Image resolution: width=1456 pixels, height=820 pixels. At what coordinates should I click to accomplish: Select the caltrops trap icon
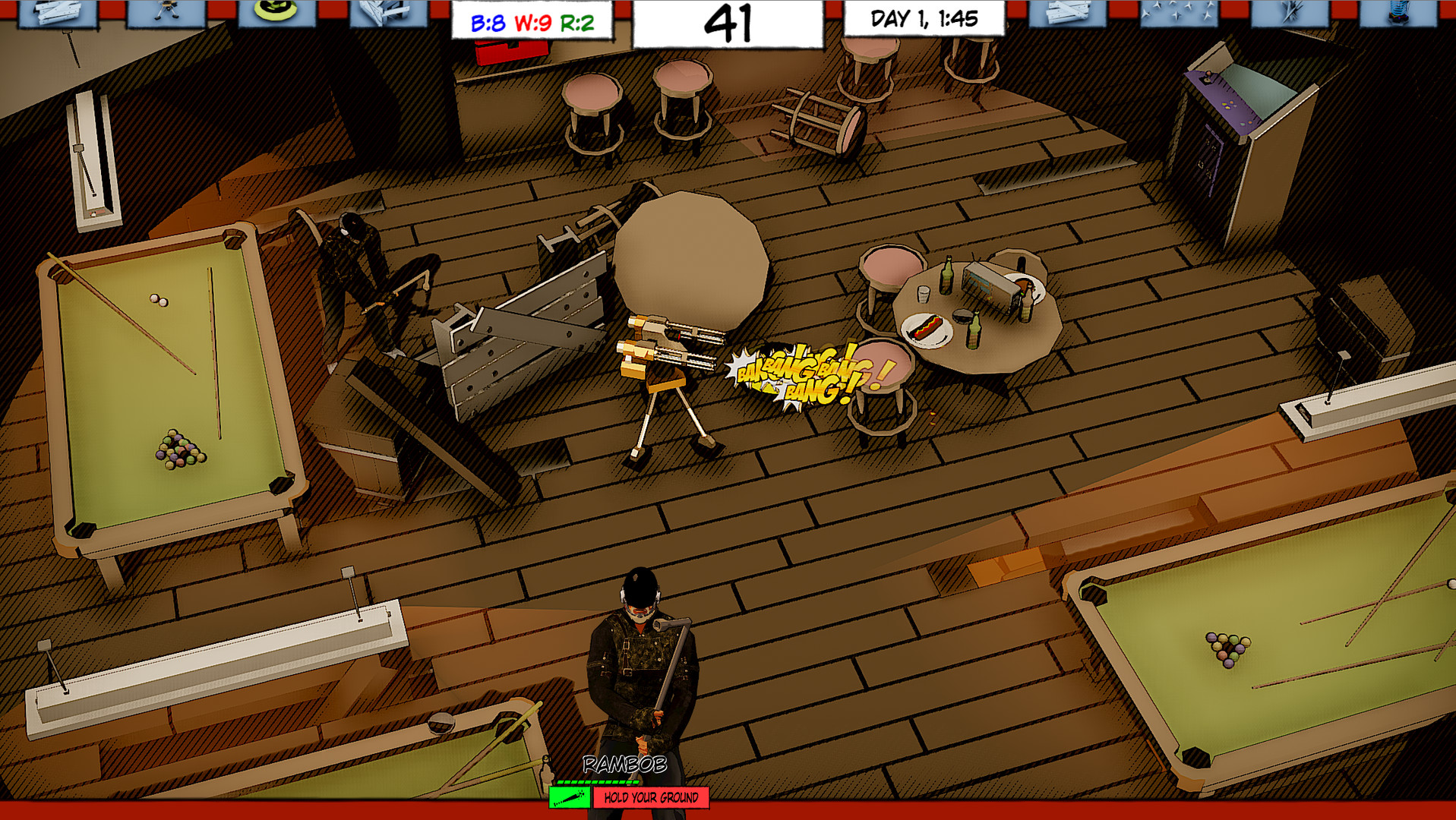(x=1180, y=14)
